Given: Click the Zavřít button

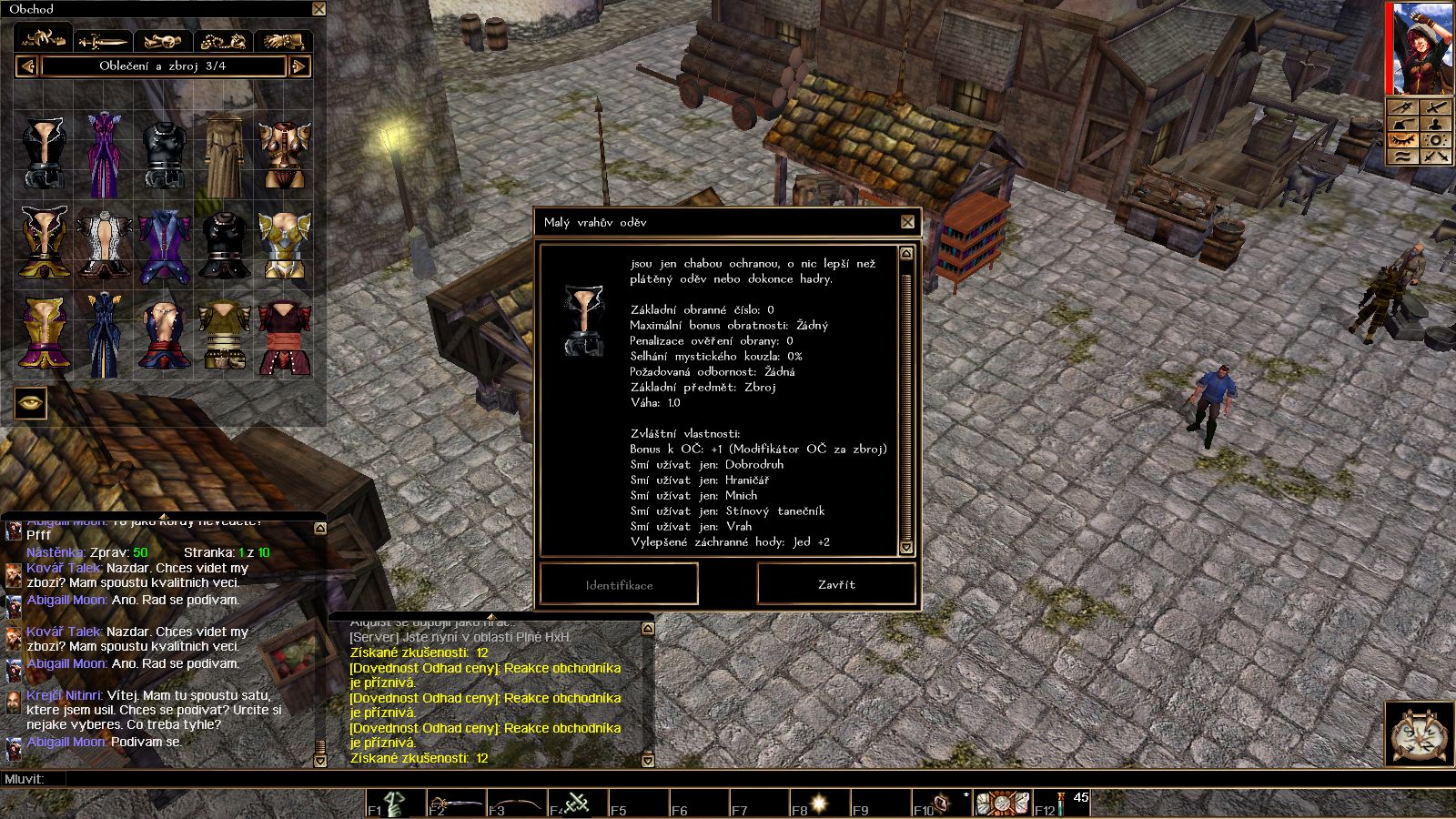Looking at the screenshot, I should click(835, 584).
